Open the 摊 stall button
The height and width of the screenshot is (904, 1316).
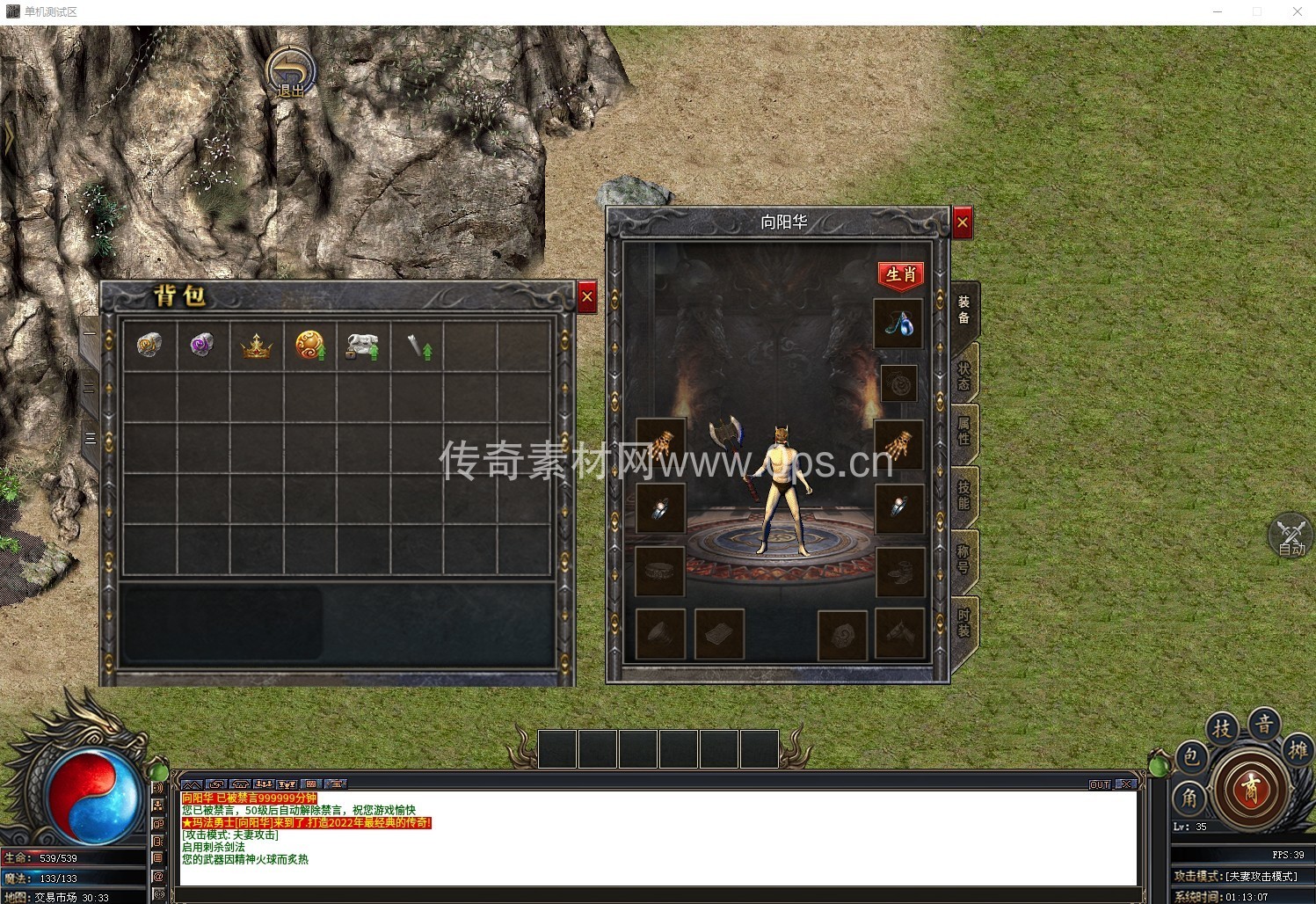click(1298, 750)
